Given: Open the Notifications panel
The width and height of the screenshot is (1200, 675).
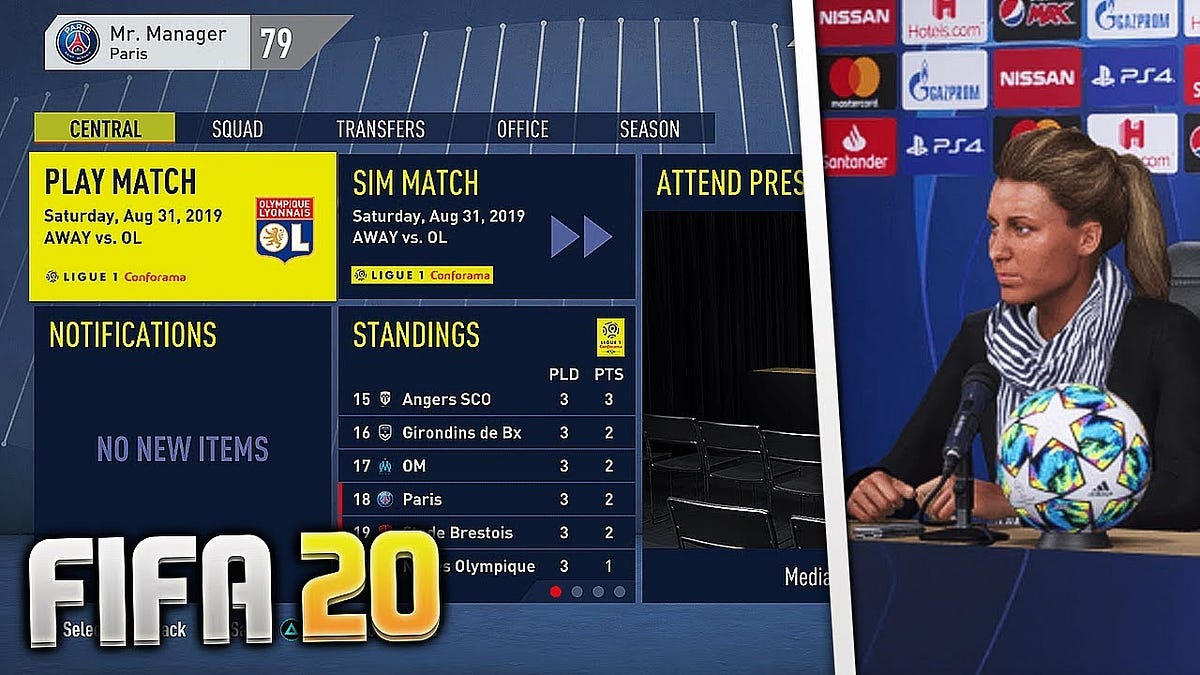Looking at the screenshot, I should point(182,420).
